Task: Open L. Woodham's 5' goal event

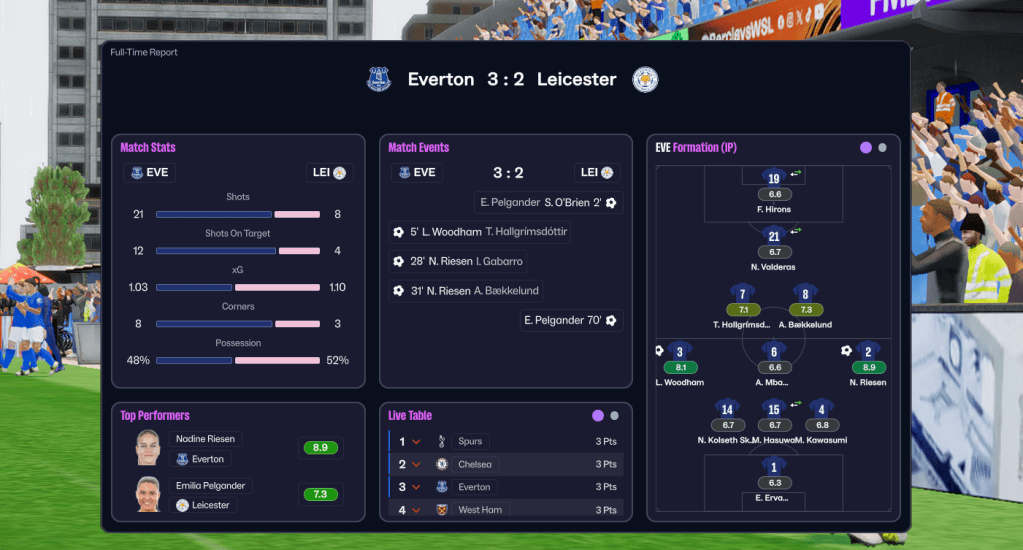Action: 480,232
